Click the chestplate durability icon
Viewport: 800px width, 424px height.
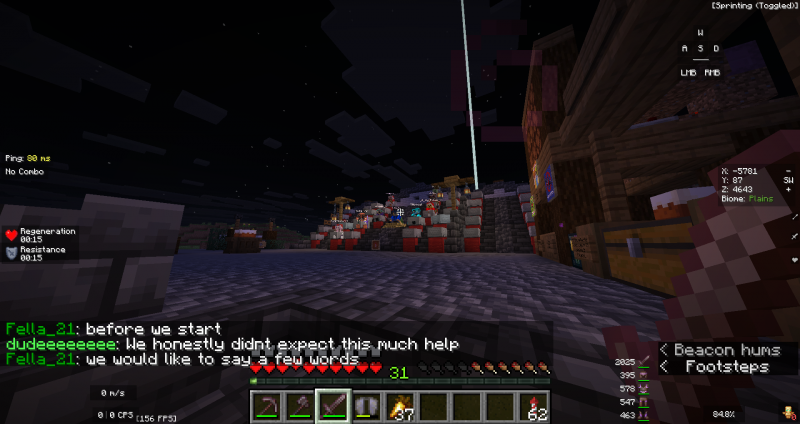pos(644,388)
